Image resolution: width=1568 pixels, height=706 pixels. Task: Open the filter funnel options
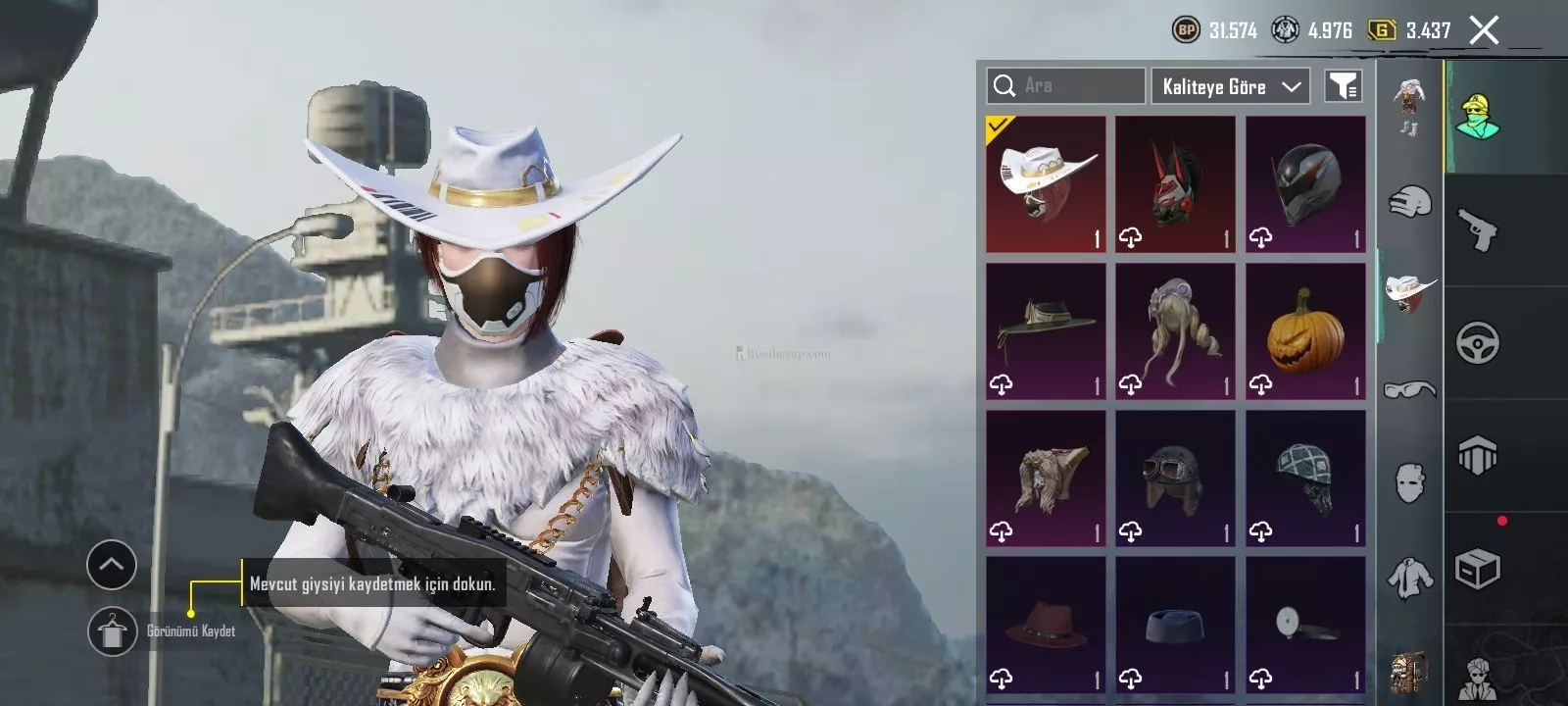1343,86
